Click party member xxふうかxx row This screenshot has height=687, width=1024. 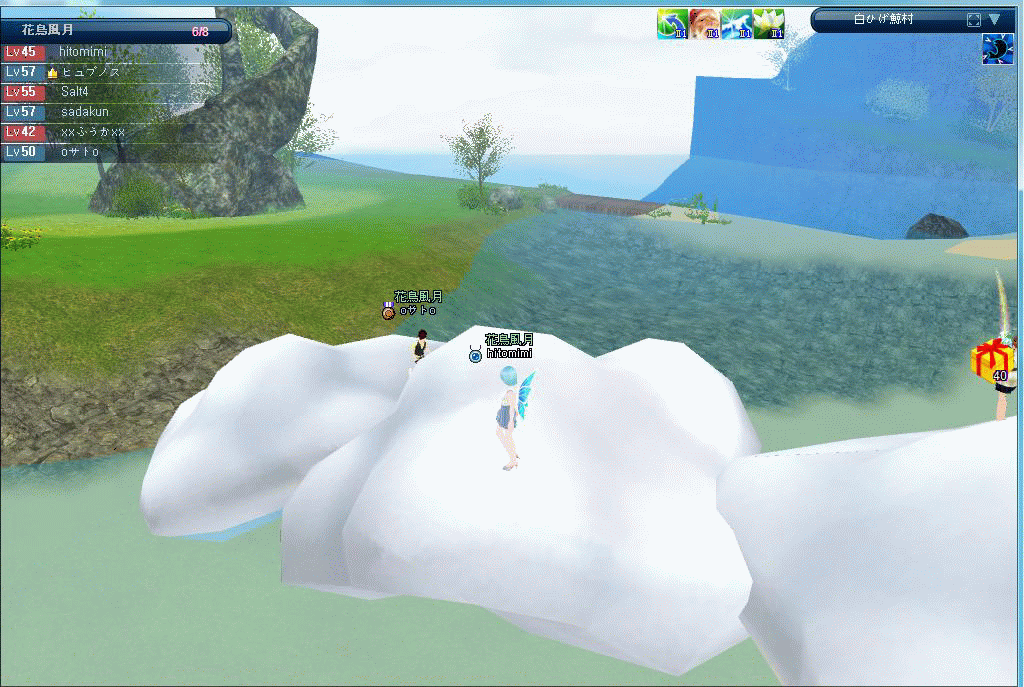(92, 132)
